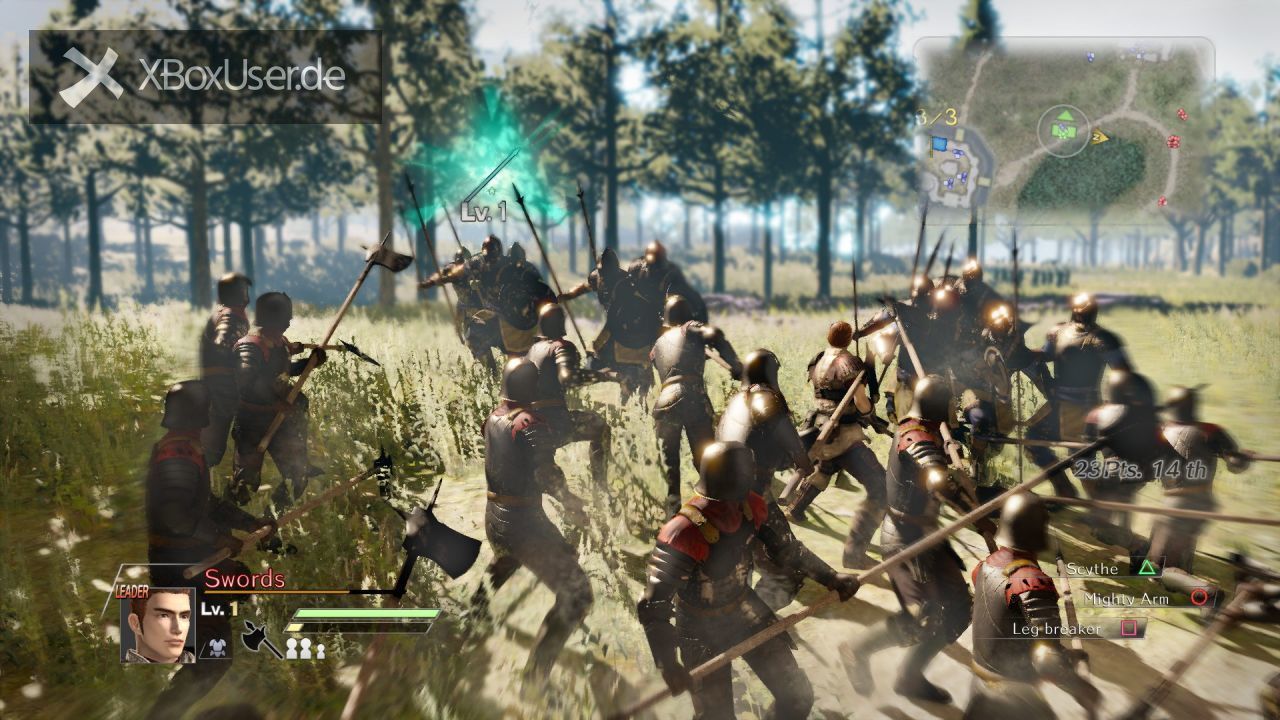Open the battlefield minimap
Viewport: 1280px width, 720px height.
click(x=1063, y=130)
